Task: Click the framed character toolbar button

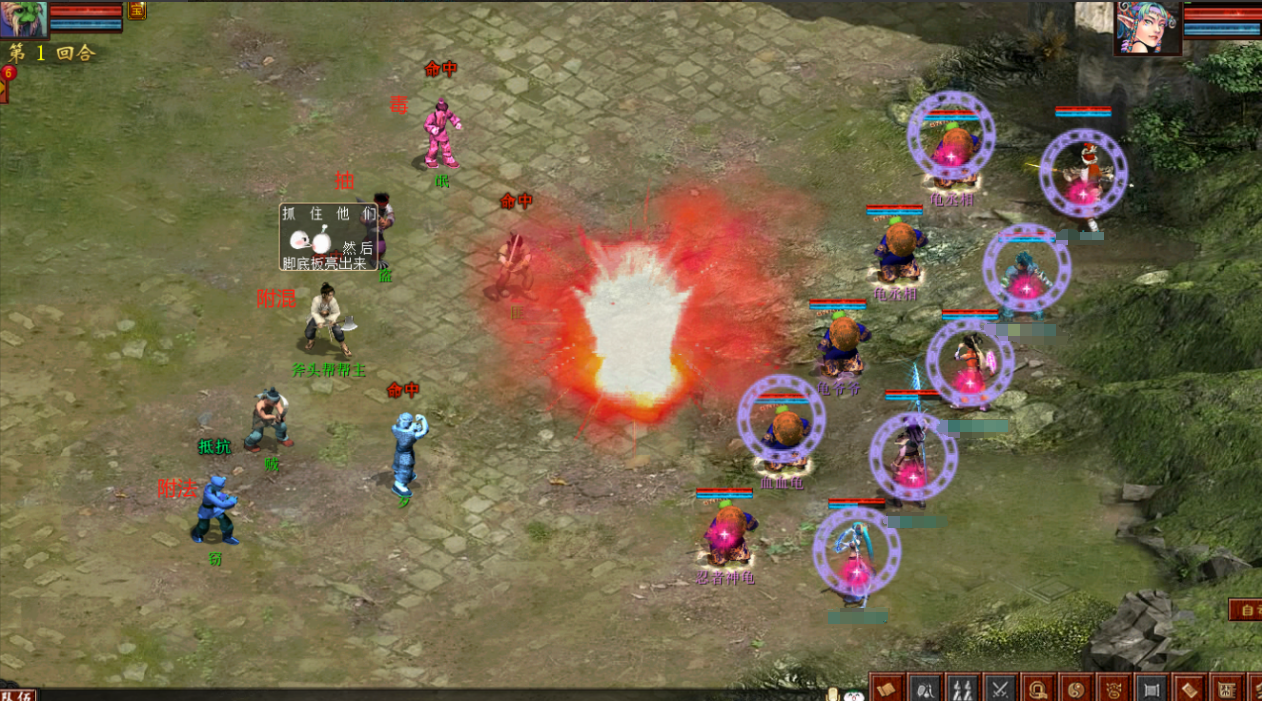Action: coord(1227,687)
